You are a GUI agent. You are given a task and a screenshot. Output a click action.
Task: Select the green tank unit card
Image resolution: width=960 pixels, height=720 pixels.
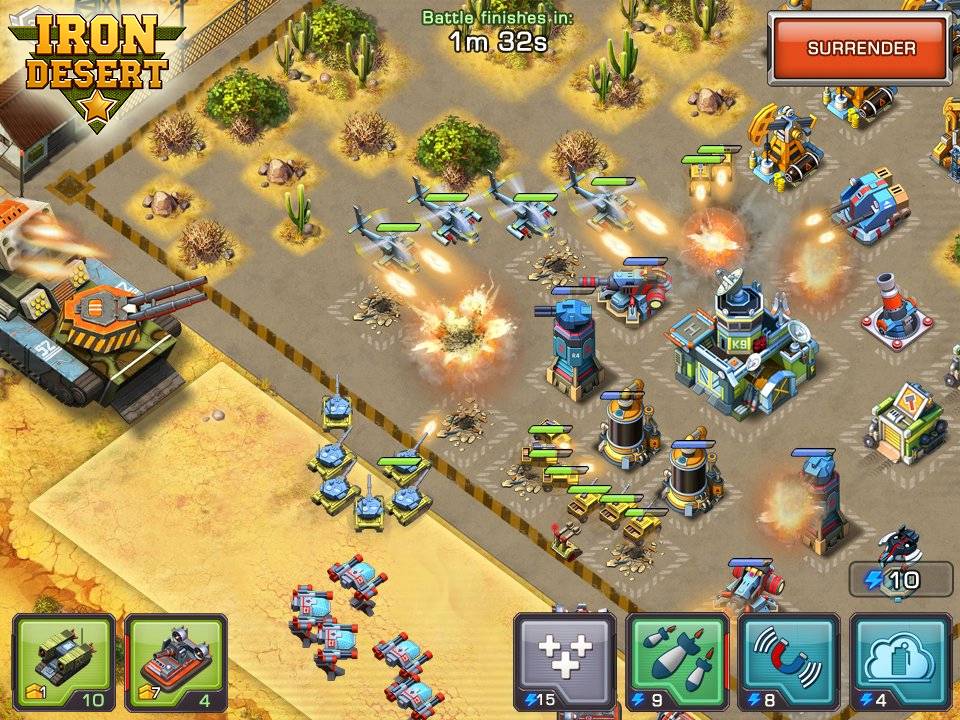[63, 662]
